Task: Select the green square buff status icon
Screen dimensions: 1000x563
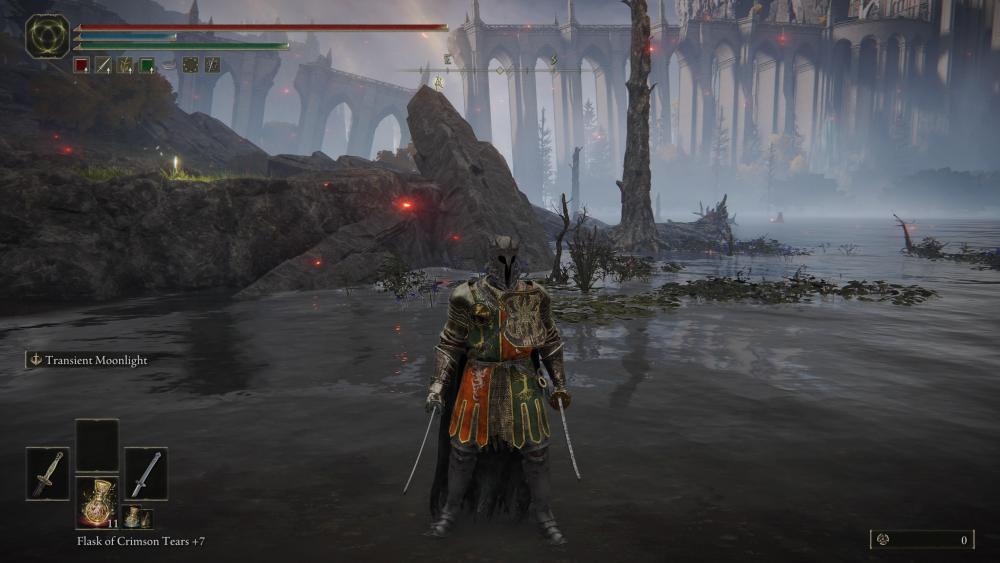Action: (x=147, y=65)
